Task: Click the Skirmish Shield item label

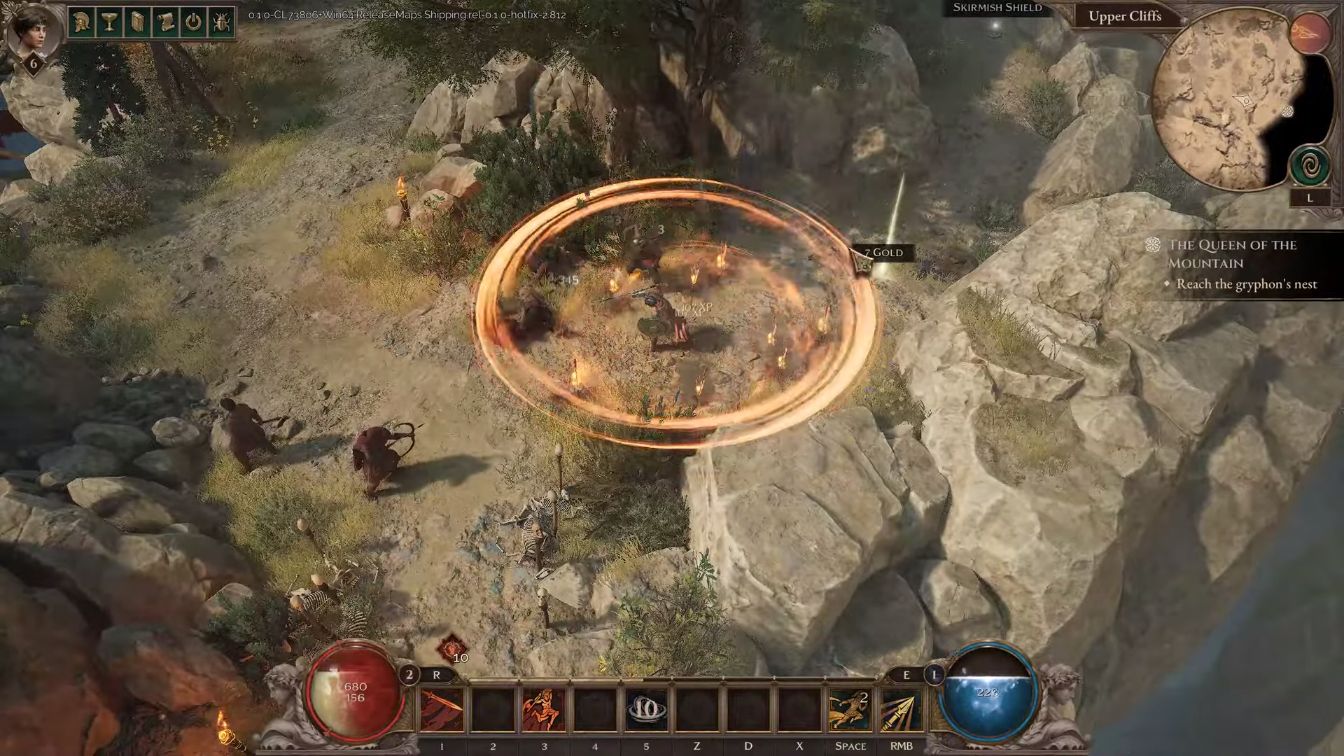Action: 997,8
